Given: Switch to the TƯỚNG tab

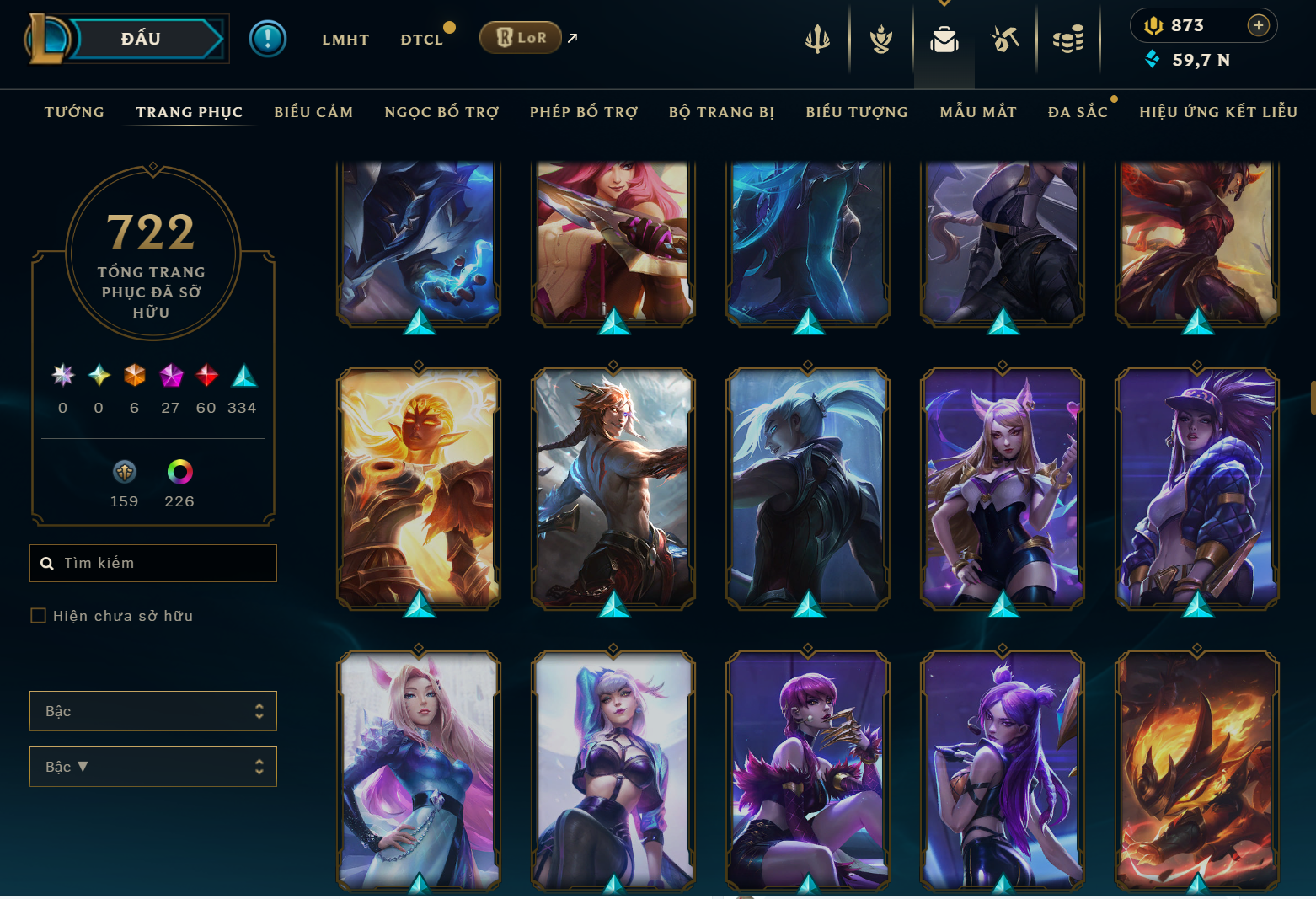Looking at the screenshot, I should click(x=74, y=111).
